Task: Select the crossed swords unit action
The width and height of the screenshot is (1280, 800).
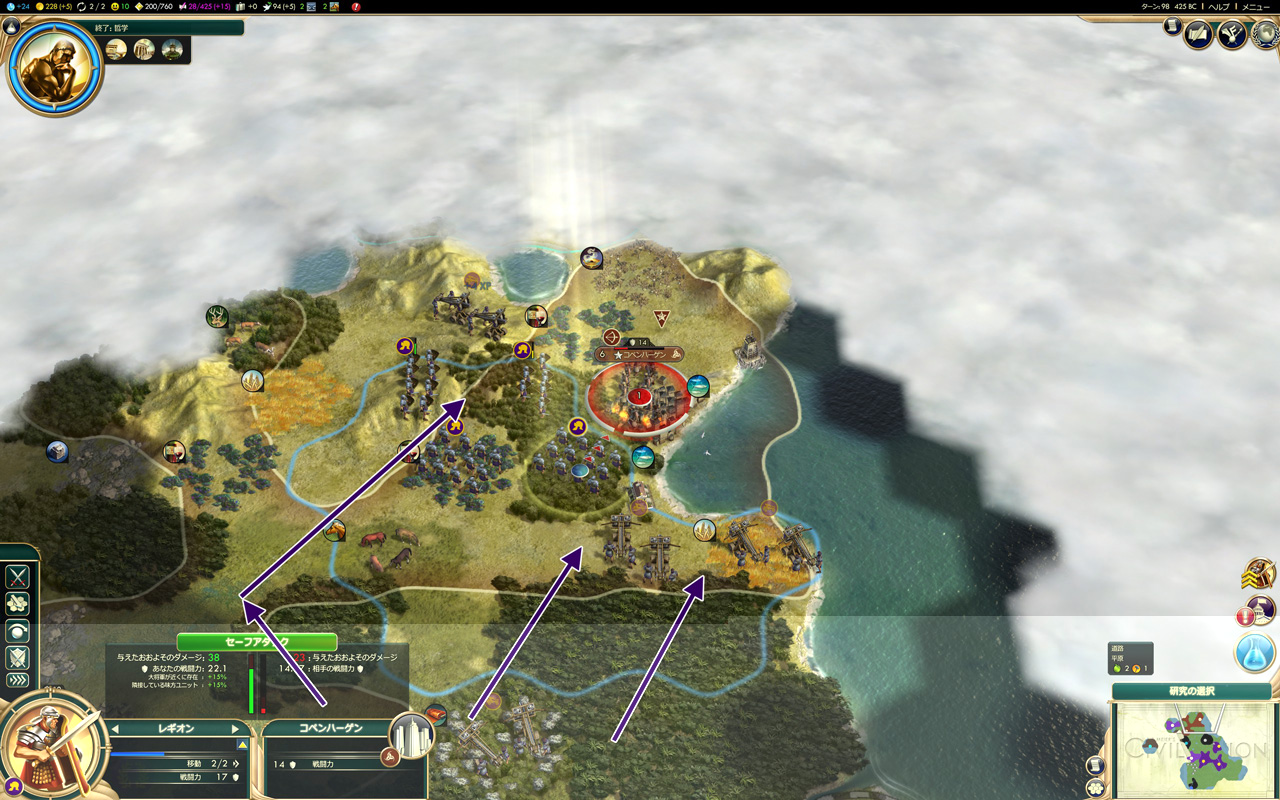Action: 18,577
